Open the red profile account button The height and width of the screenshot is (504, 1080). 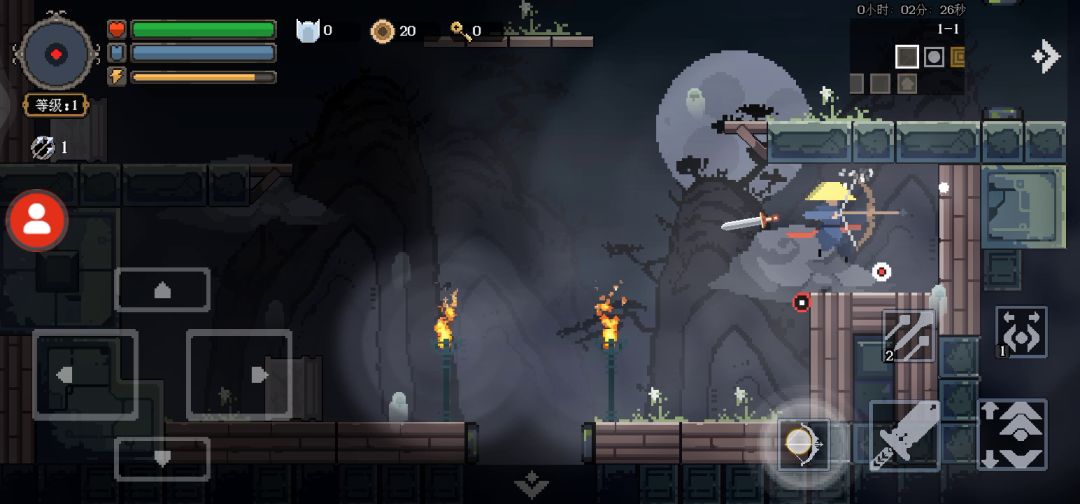tap(37, 221)
